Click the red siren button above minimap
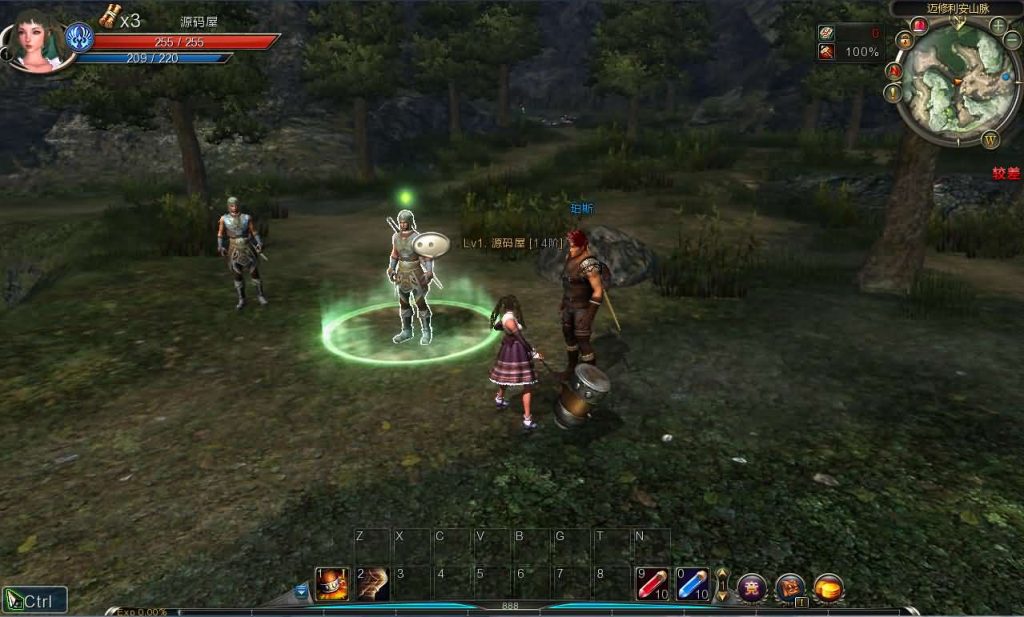The image size is (1024, 617). click(x=919, y=25)
